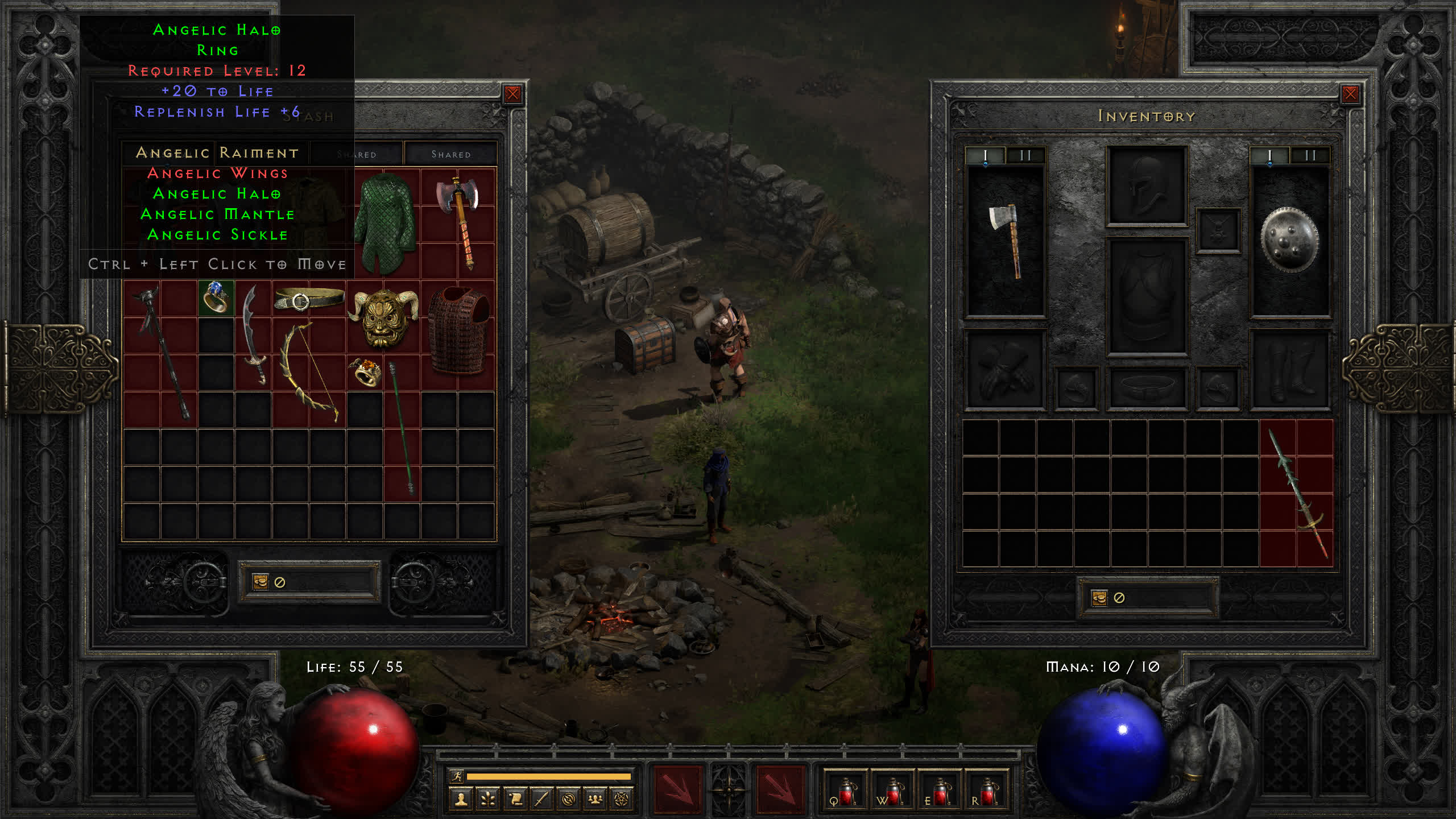Close the stash panel
Screen dimensions: 1456x819
click(512, 94)
